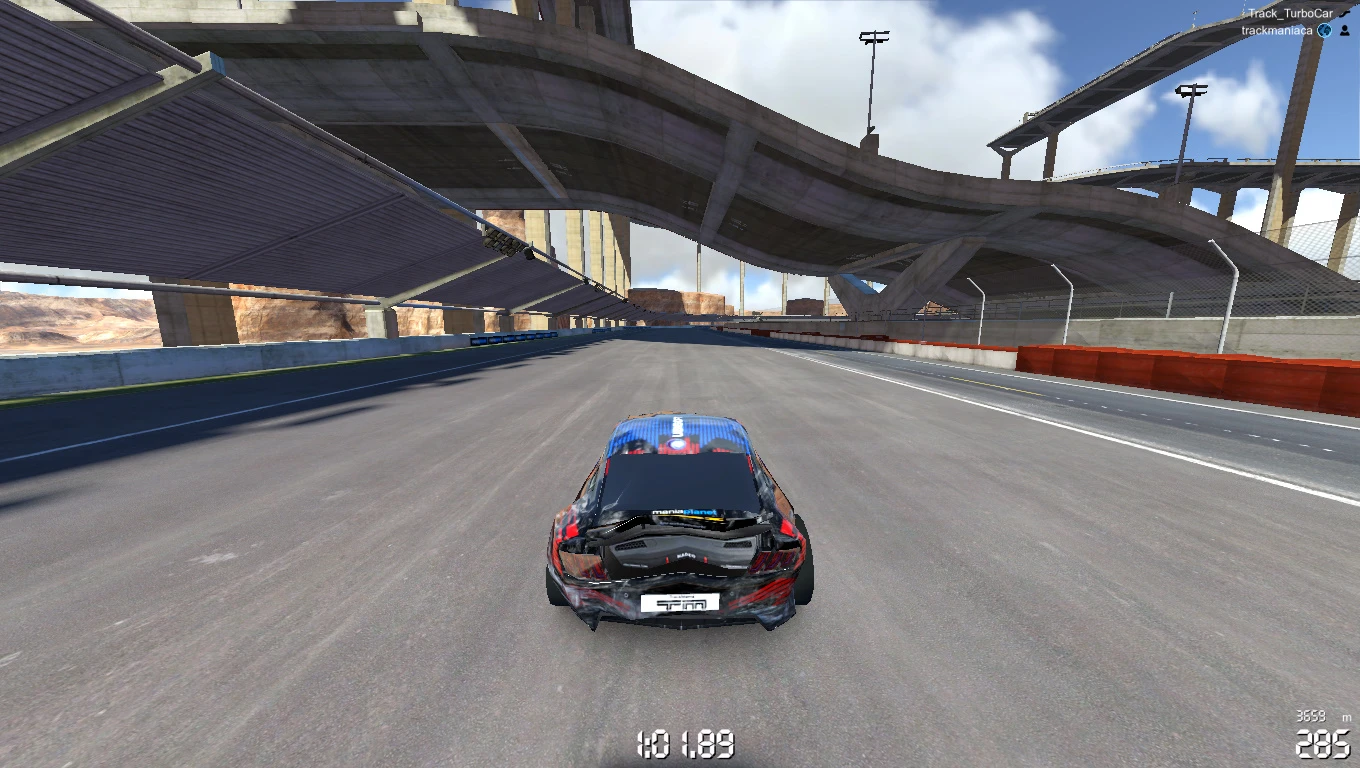The width and height of the screenshot is (1360, 768).
Task: Toggle the author display by clicking trackmaniaca
Action: tap(1279, 30)
